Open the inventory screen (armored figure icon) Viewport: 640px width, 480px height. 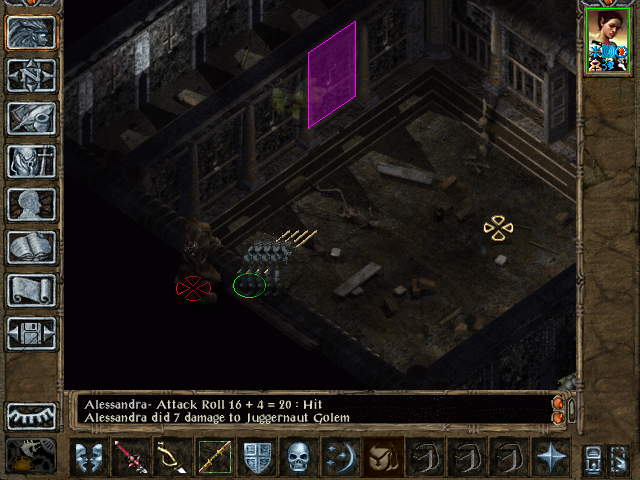(x=31, y=161)
